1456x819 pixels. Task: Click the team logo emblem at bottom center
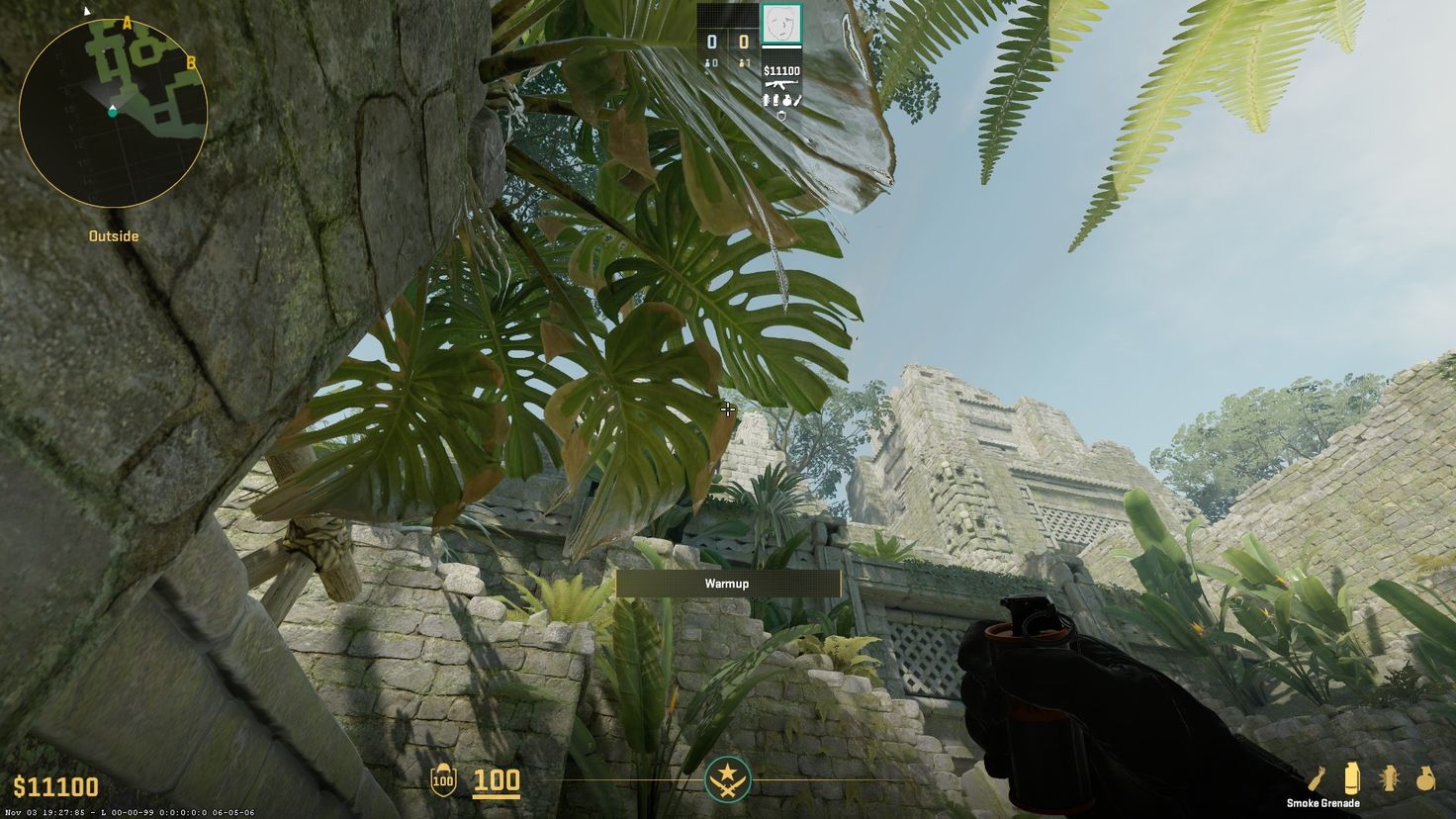(x=728, y=779)
